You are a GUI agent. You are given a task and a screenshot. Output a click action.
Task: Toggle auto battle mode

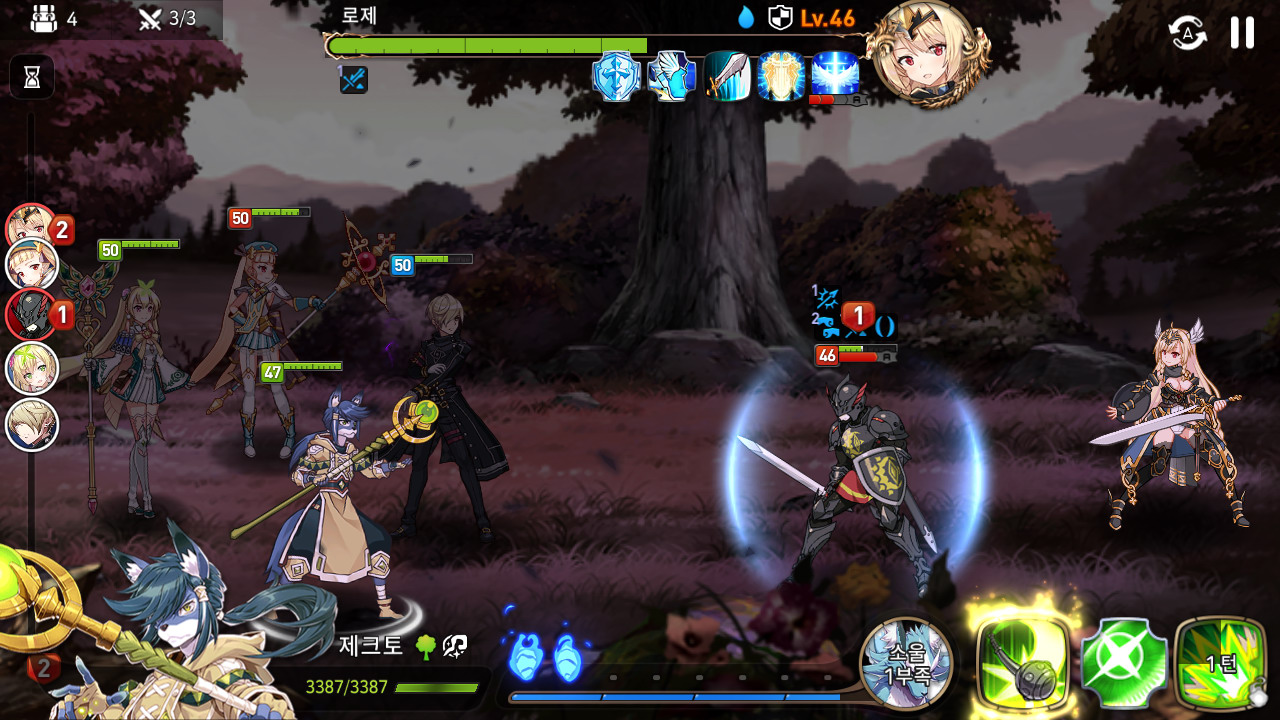[1187, 33]
